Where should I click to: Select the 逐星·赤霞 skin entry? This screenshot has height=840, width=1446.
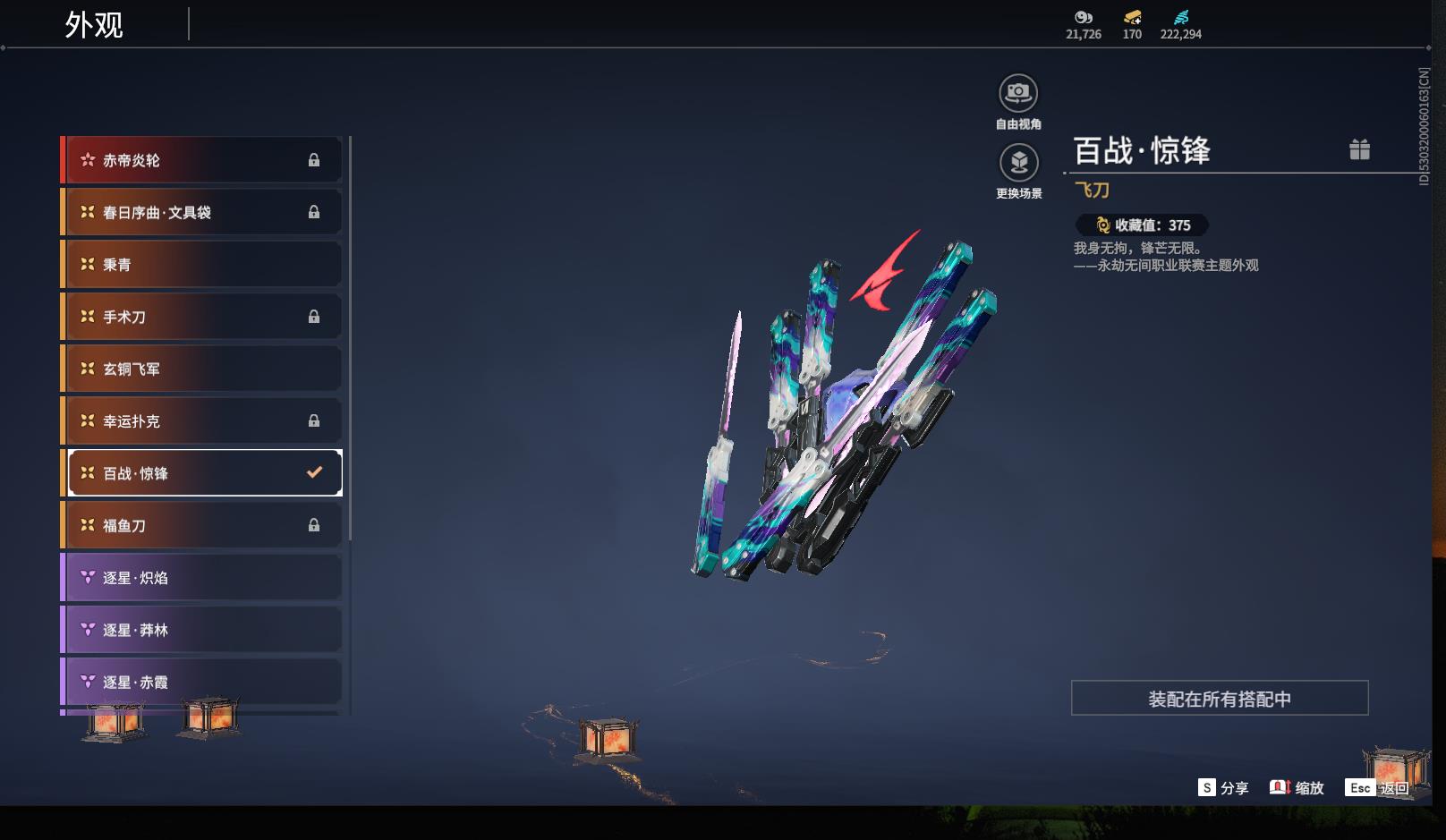click(x=202, y=682)
